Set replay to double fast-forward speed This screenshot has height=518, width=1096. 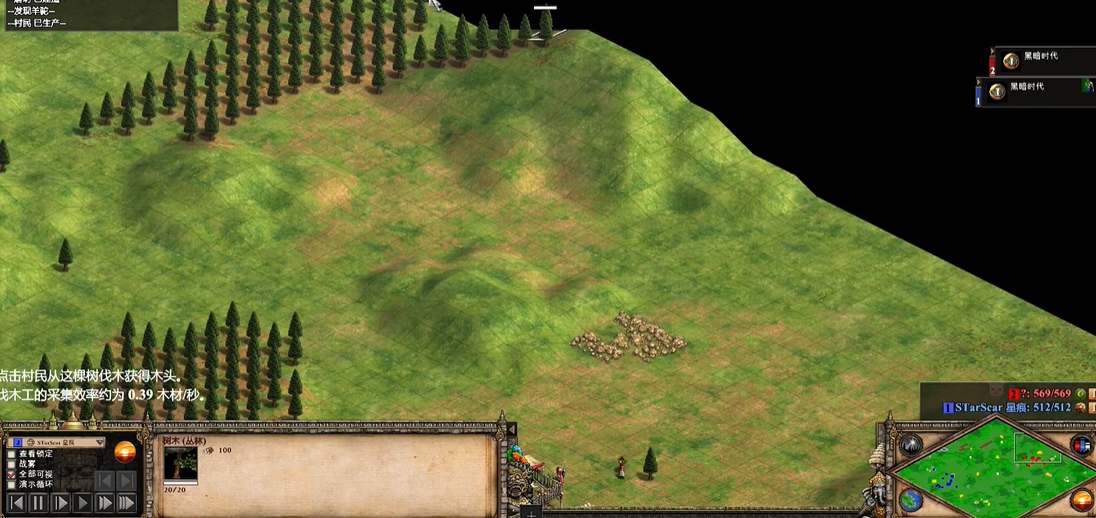click(x=104, y=503)
